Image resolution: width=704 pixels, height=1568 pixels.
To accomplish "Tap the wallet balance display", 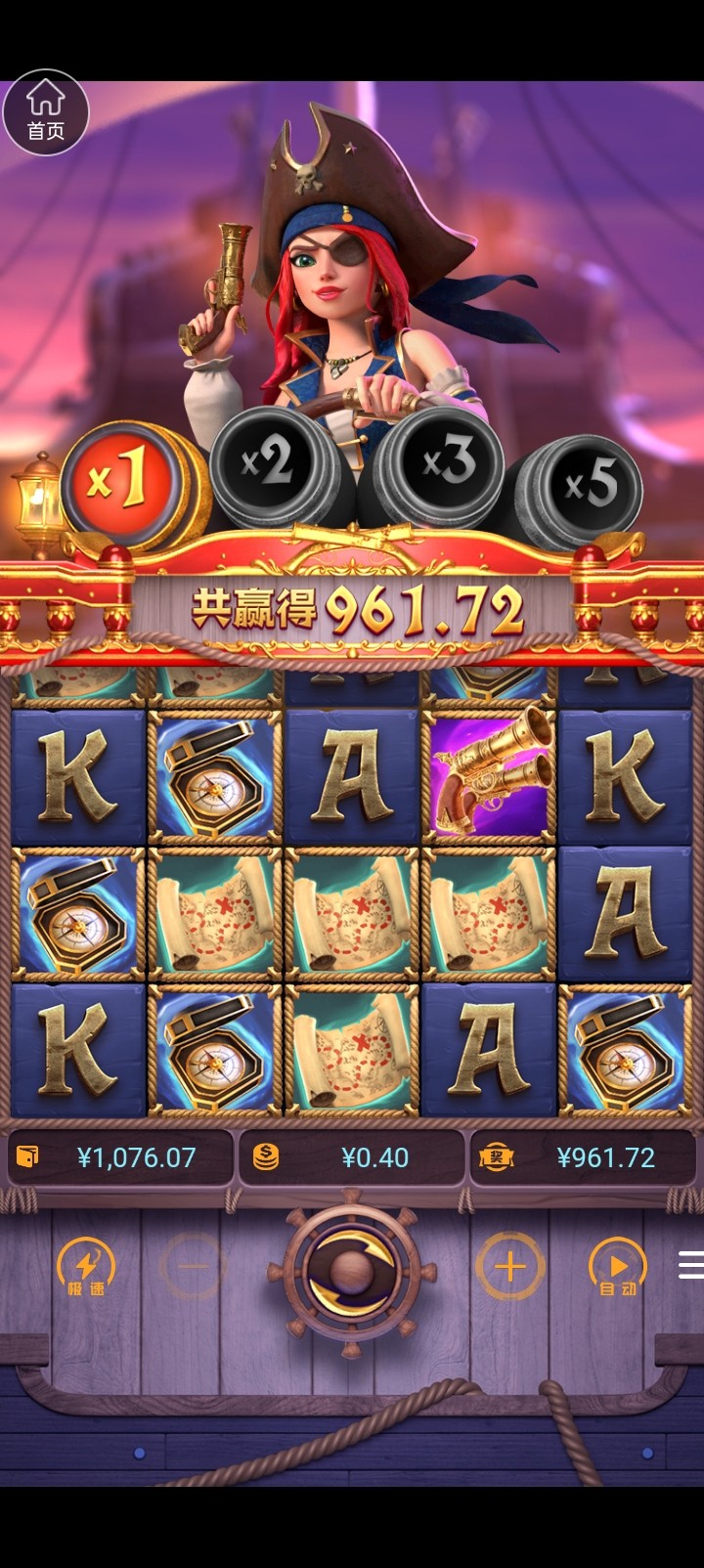I will click(119, 1158).
